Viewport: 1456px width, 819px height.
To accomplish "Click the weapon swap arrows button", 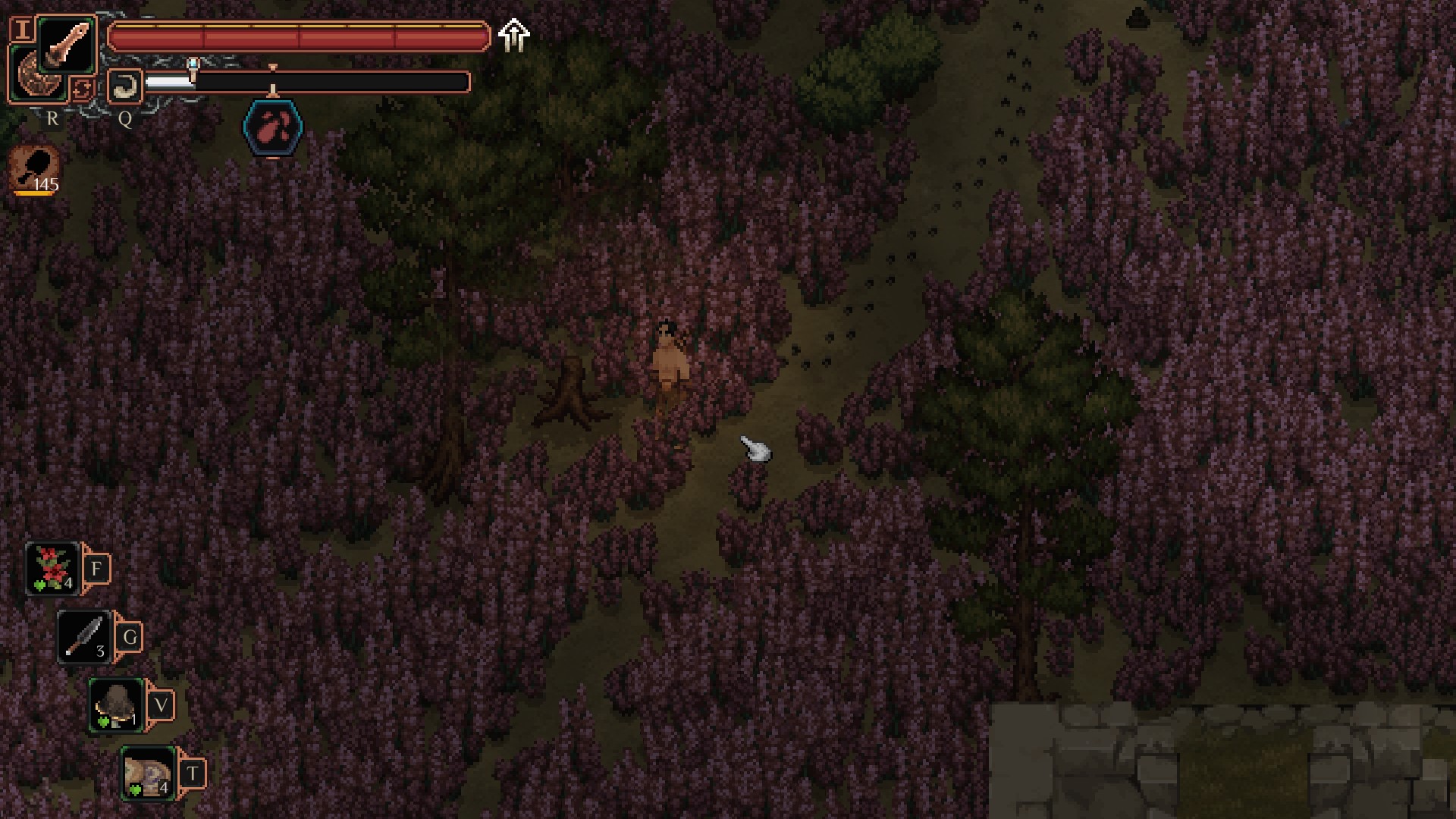I will point(82,89).
